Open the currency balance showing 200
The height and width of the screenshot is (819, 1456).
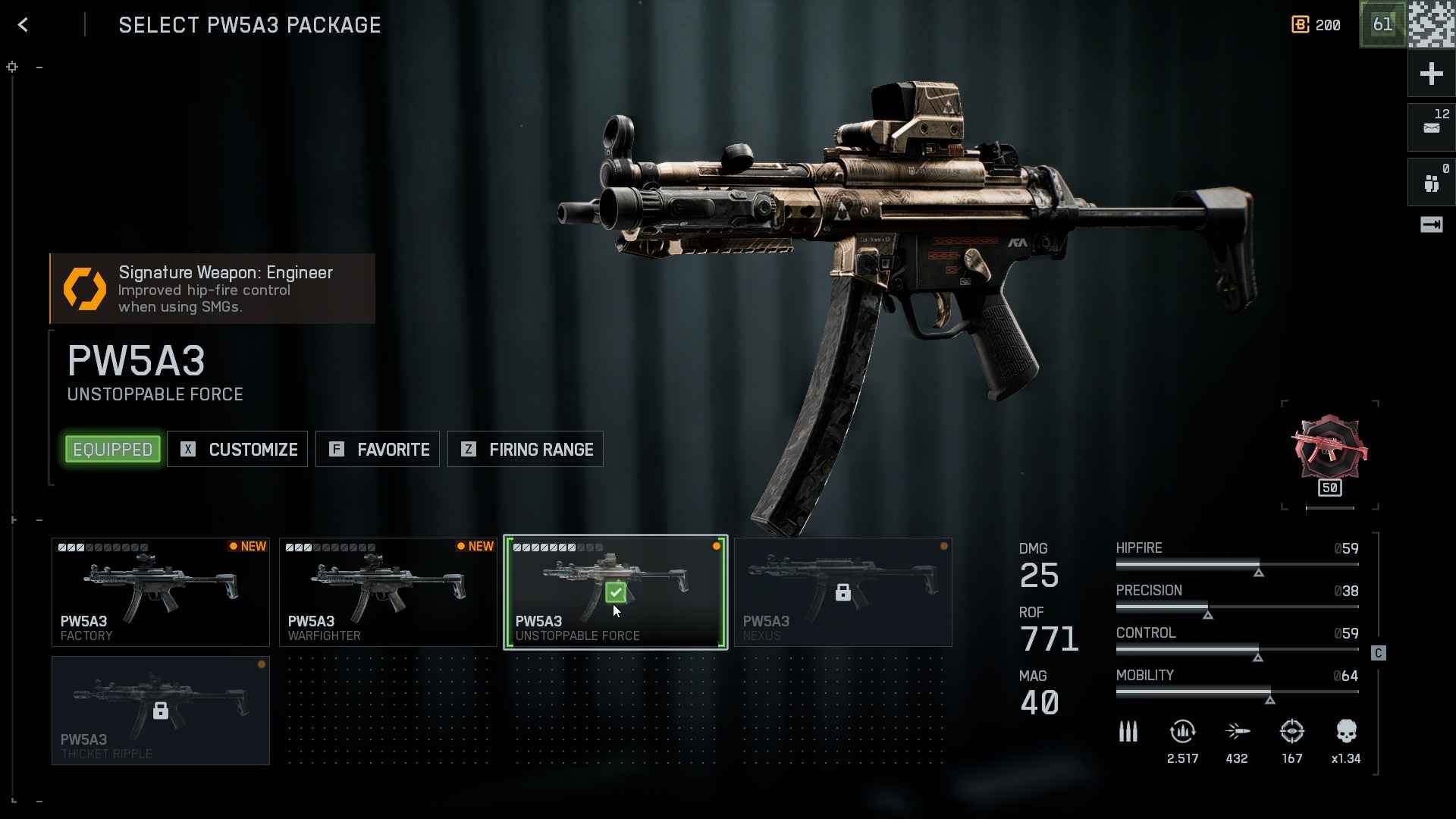[1316, 25]
